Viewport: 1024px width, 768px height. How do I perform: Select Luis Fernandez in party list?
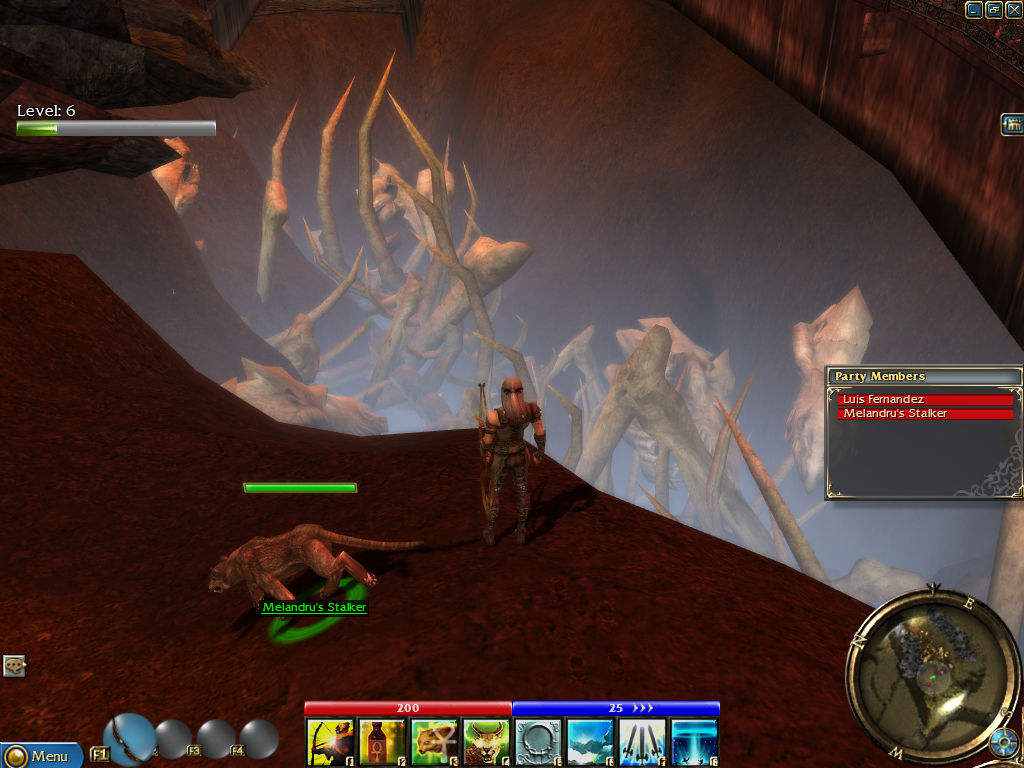point(925,399)
